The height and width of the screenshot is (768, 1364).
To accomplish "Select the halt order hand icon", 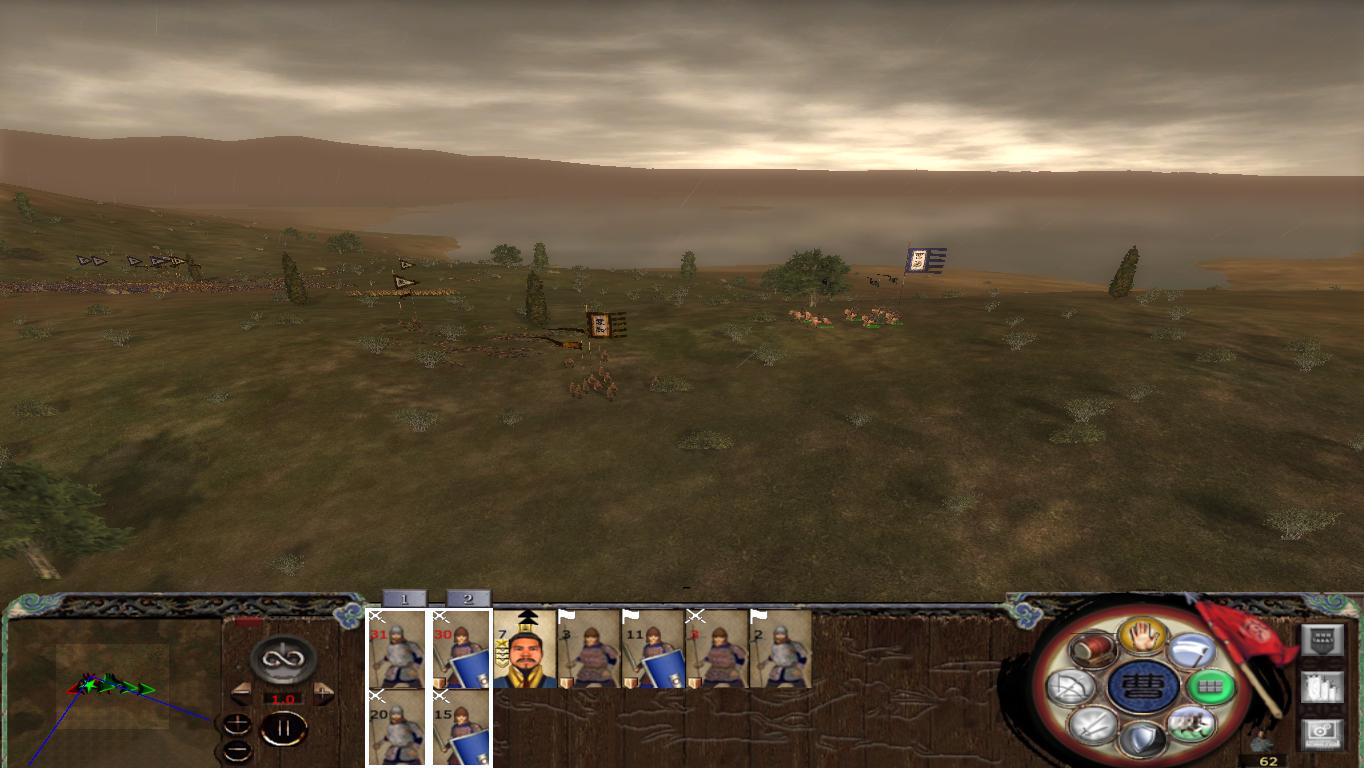I will pyautogui.click(x=1143, y=637).
